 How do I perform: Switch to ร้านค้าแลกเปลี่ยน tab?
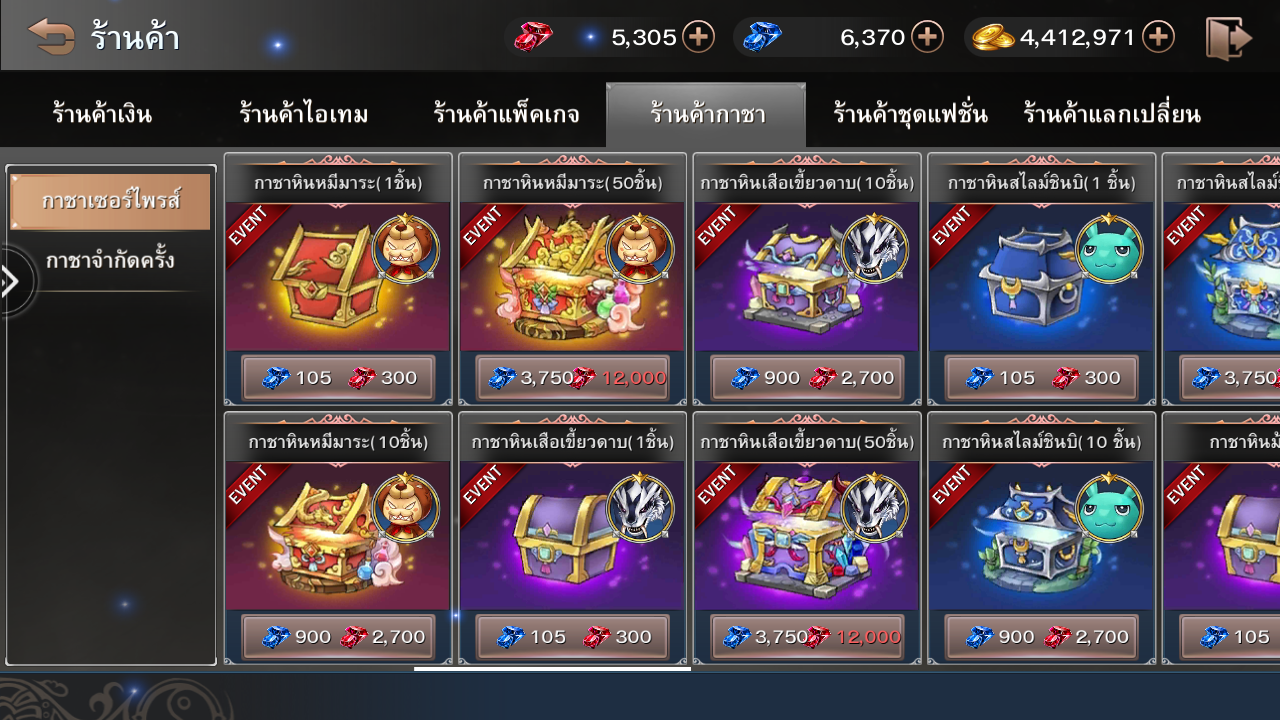[x=1111, y=115]
